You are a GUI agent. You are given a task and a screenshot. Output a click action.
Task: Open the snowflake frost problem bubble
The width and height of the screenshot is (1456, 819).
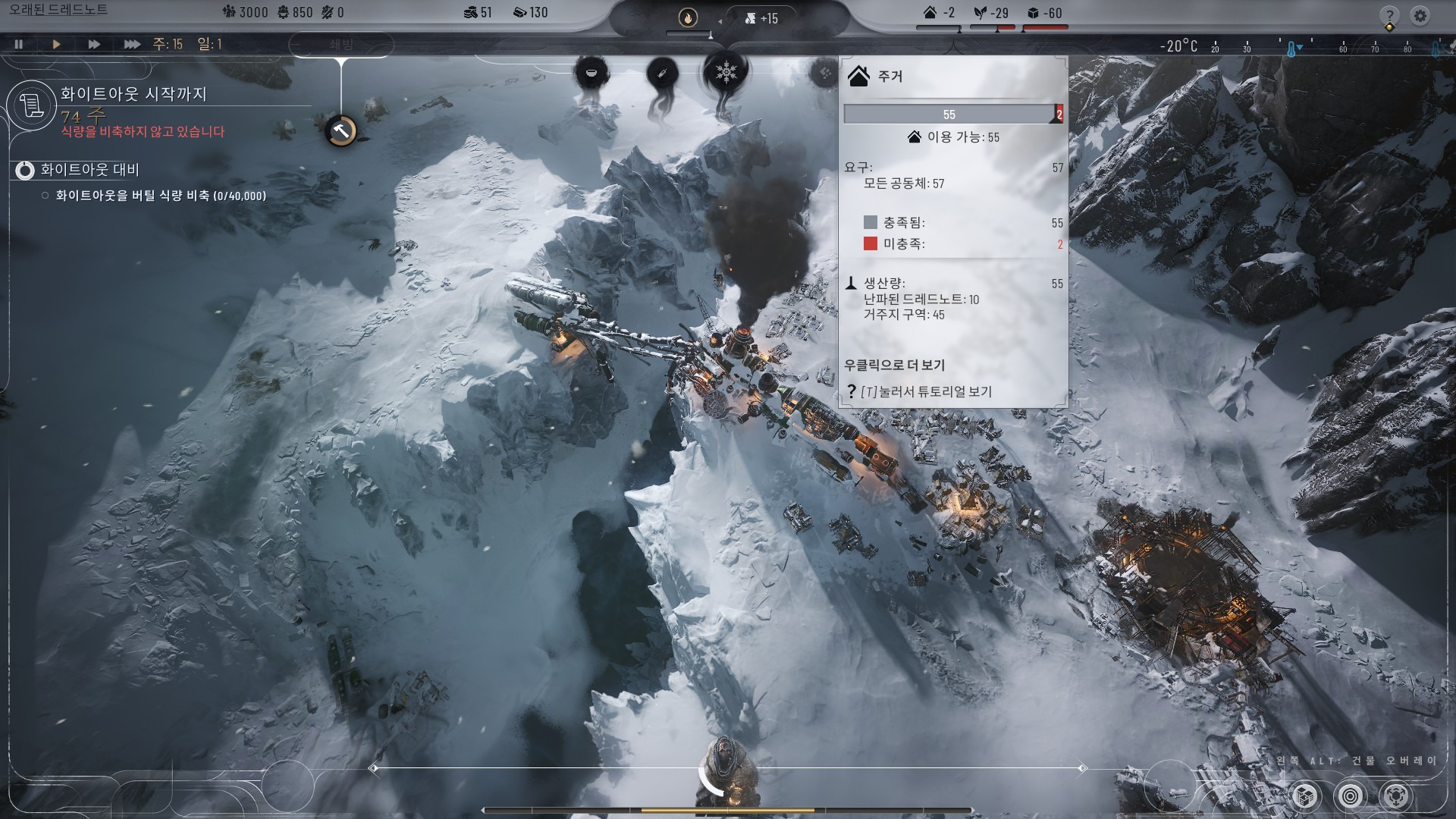tap(726, 73)
